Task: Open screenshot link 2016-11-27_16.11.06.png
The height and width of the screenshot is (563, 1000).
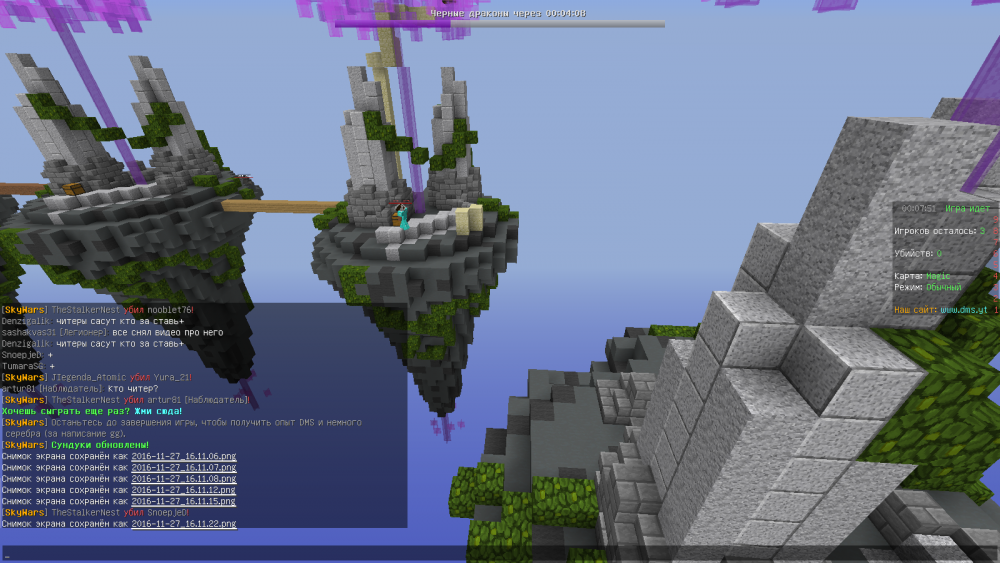Action: (x=184, y=456)
